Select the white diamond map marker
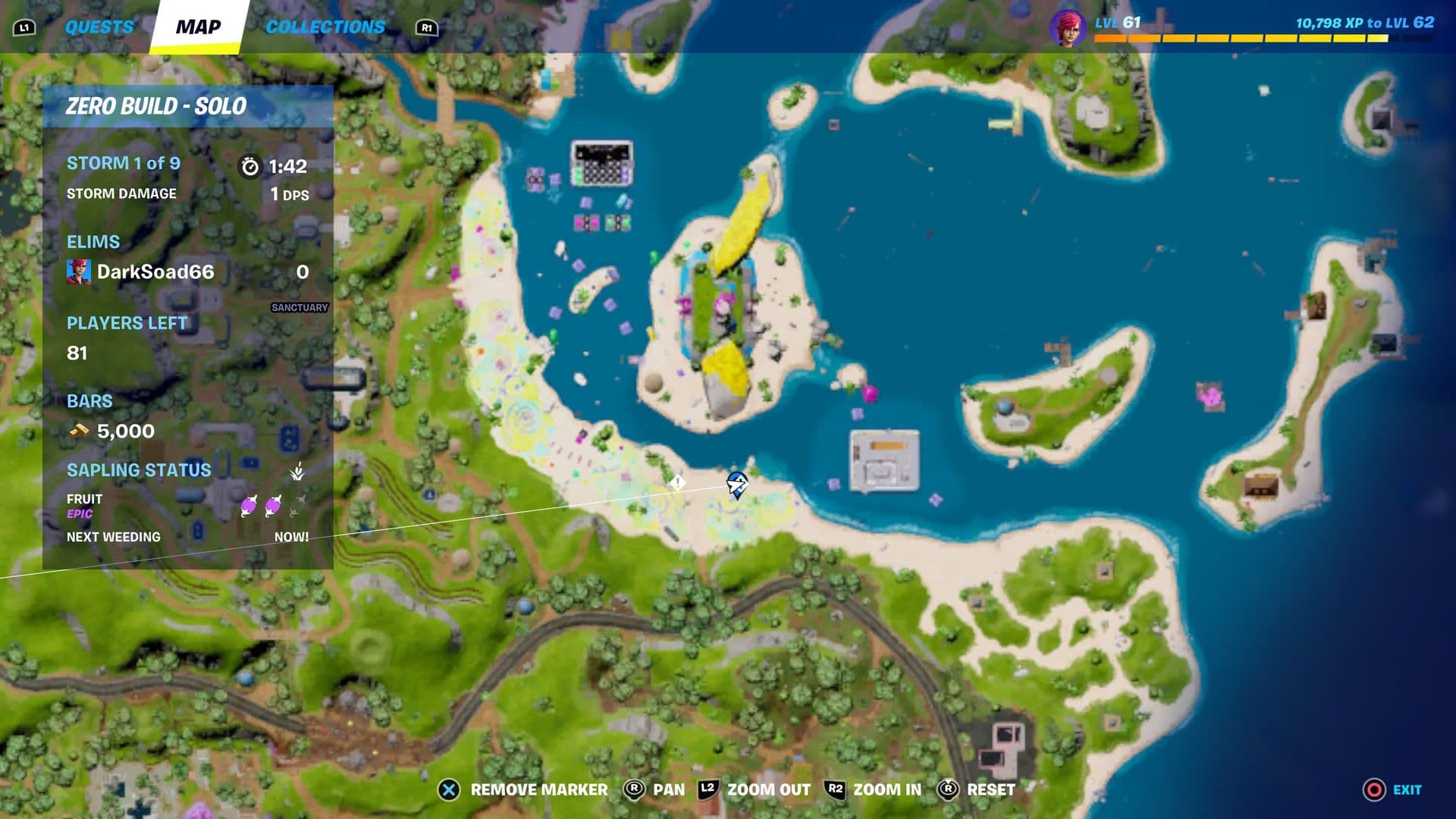The image size is (1456, 819). click(x=677, y=482)
